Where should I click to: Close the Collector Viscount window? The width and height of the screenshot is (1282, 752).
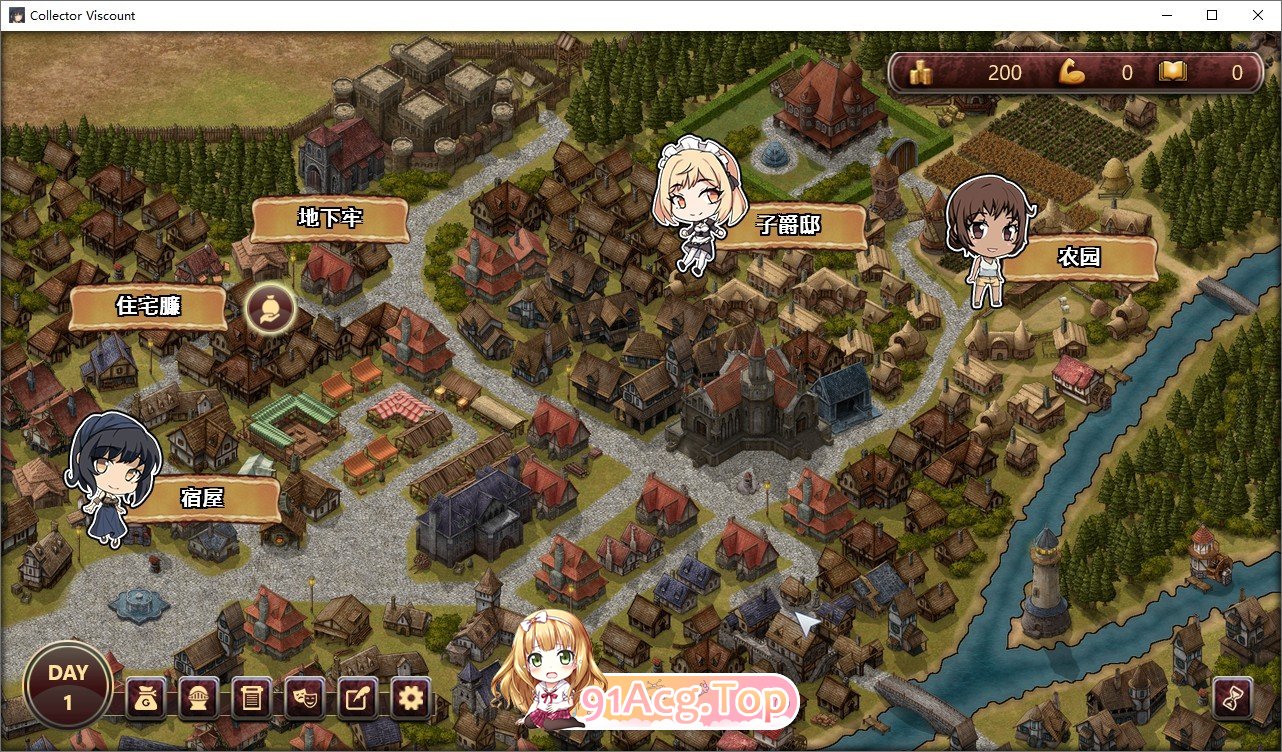click(x=1258, y=15)
